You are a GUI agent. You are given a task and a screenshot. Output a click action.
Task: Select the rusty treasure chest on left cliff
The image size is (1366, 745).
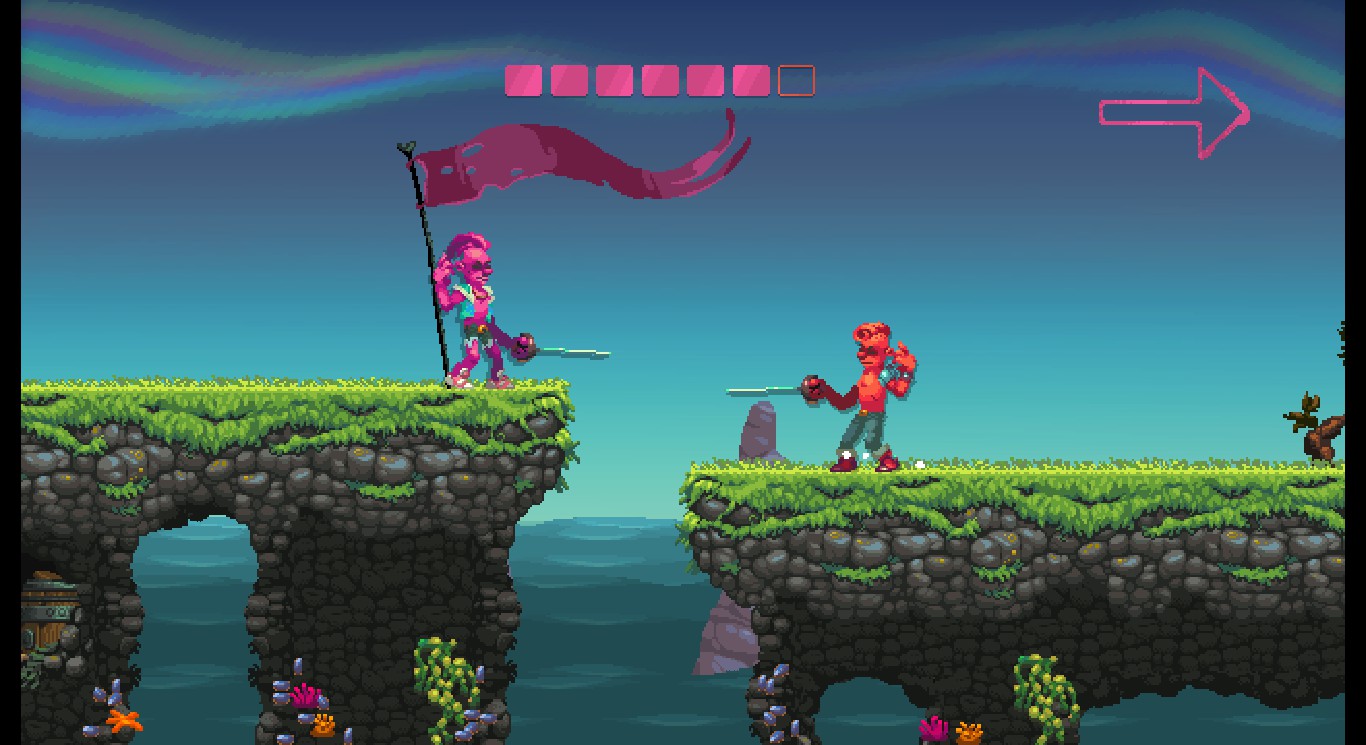coord(45,615)
